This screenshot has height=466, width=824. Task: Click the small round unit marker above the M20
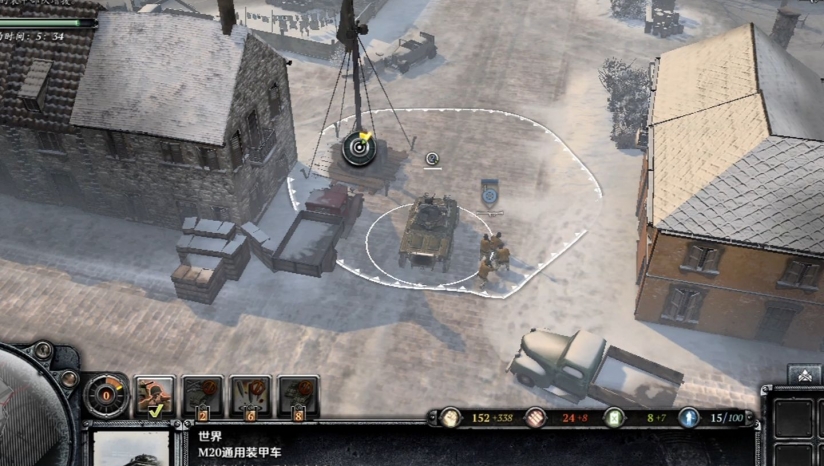pos(432,158)
